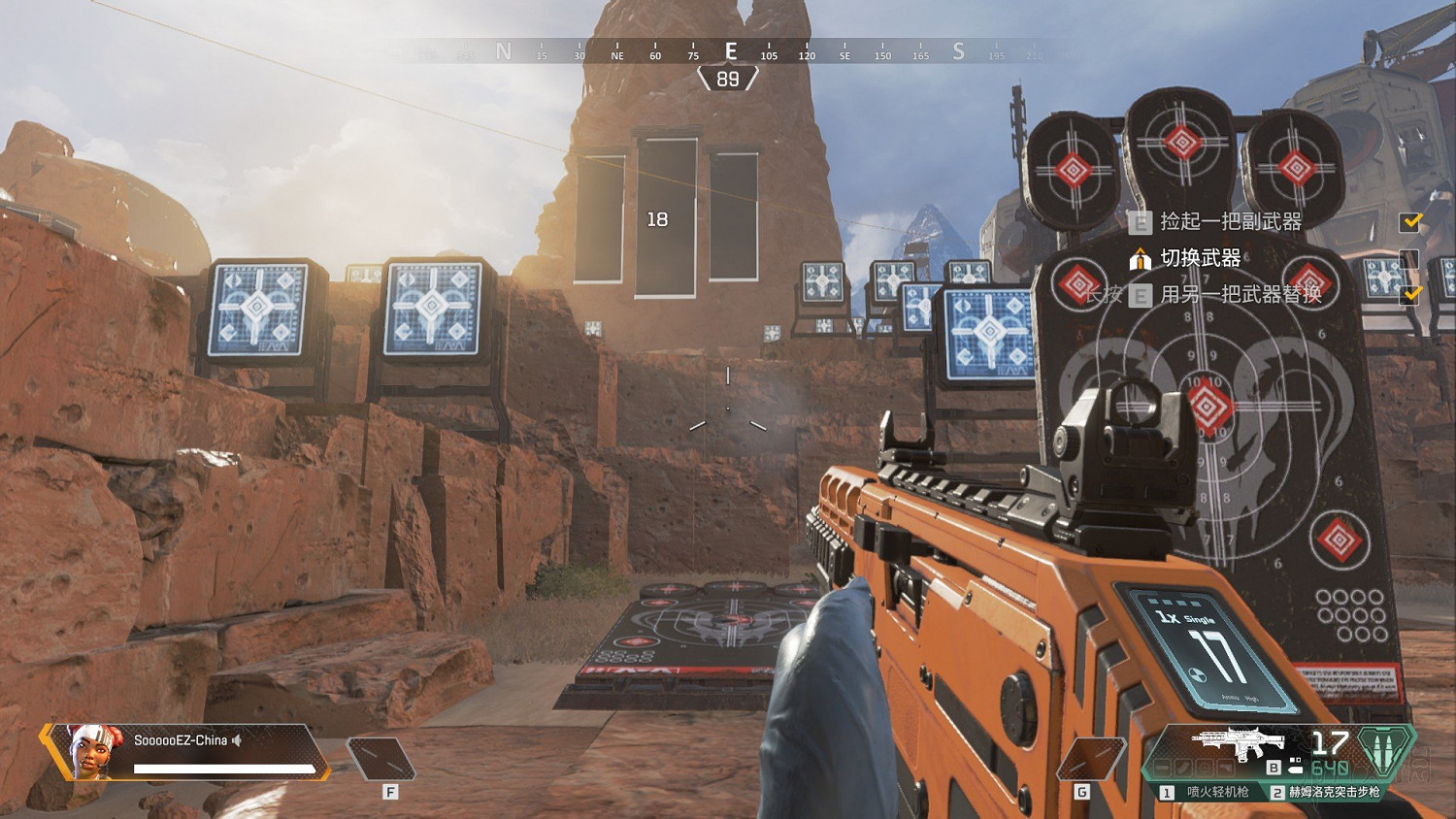Select the 捡起一把副武器 objective row

pyautogui.click(x=1231, y=222)
